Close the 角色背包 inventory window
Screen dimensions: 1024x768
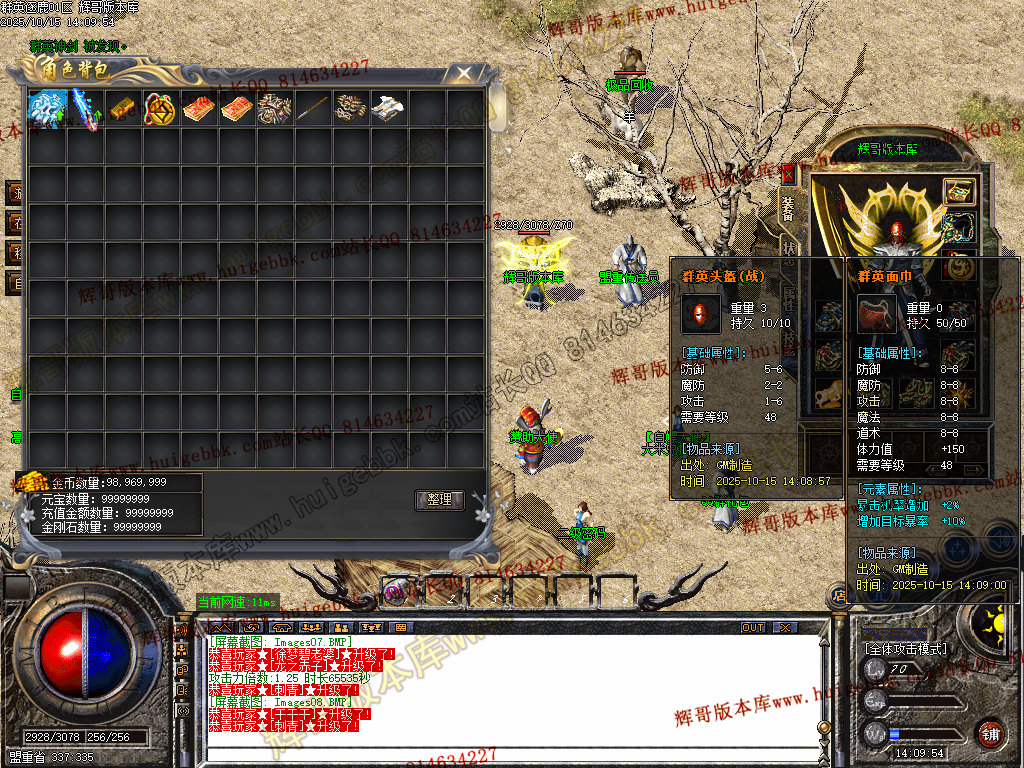coord(463,73)
